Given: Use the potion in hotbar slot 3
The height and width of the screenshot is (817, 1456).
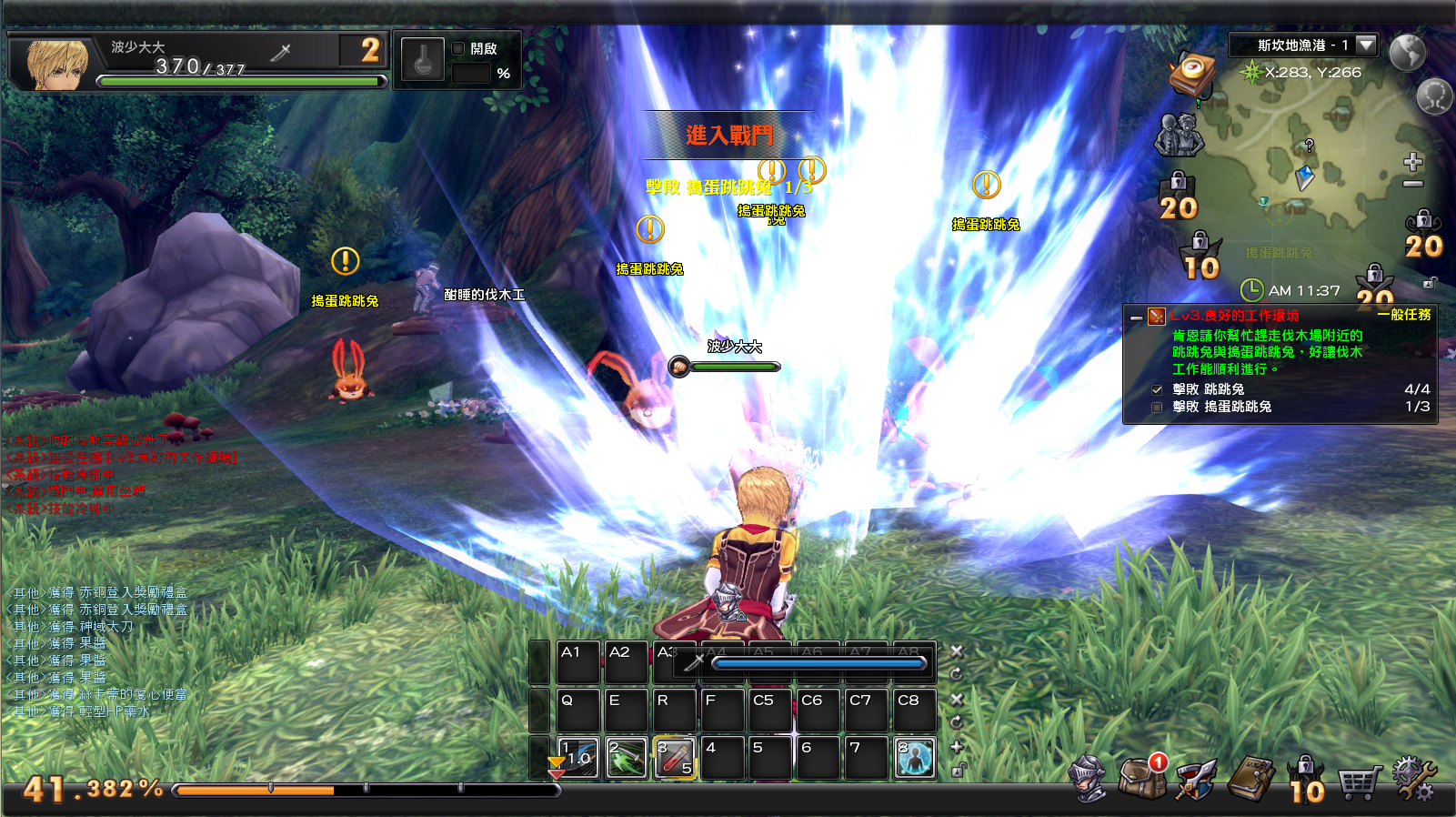Looking at the screenshot, I should tap(675, 756).
